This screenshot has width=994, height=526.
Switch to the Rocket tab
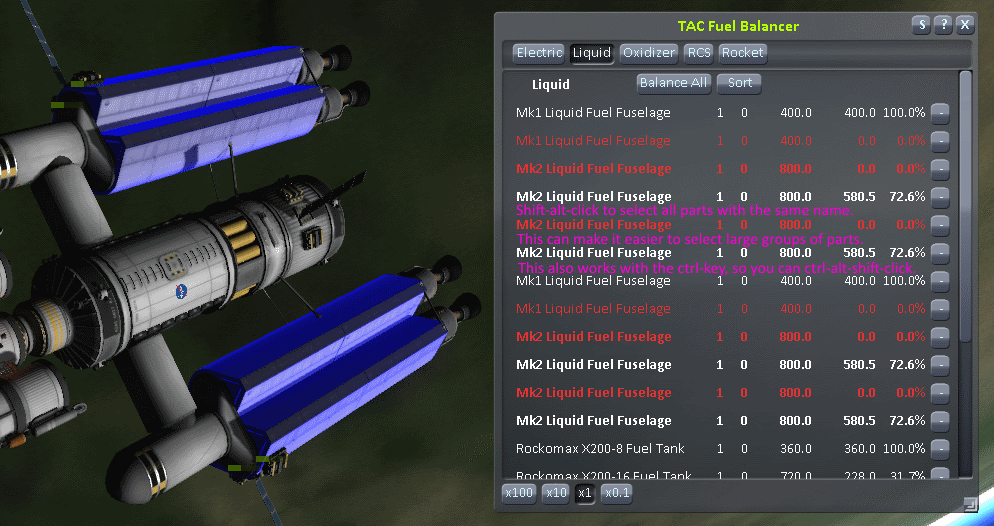(x=742, y=53)
